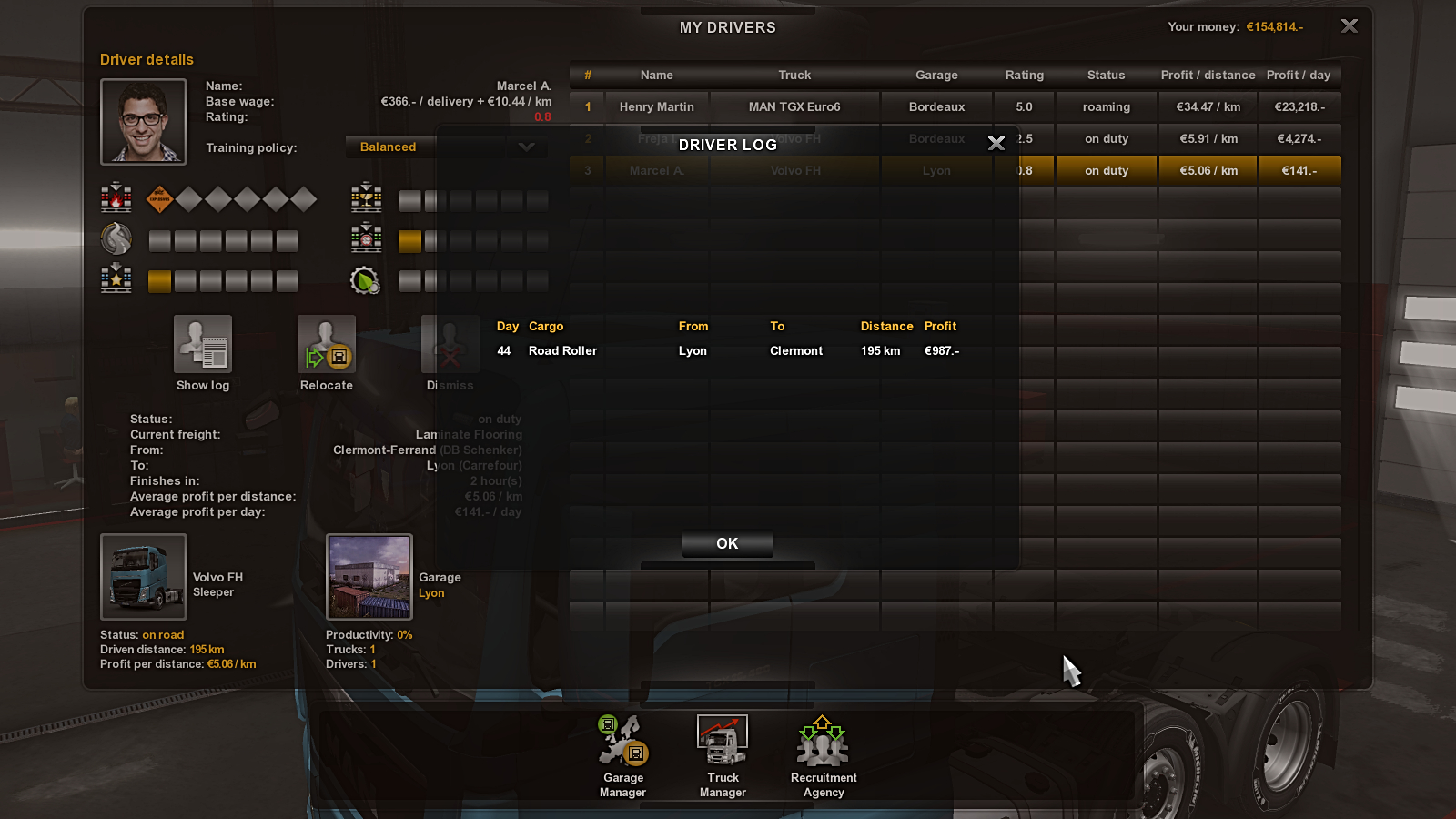
Task: Close the Driver Log dialog
Action: (x=996, y=143)
